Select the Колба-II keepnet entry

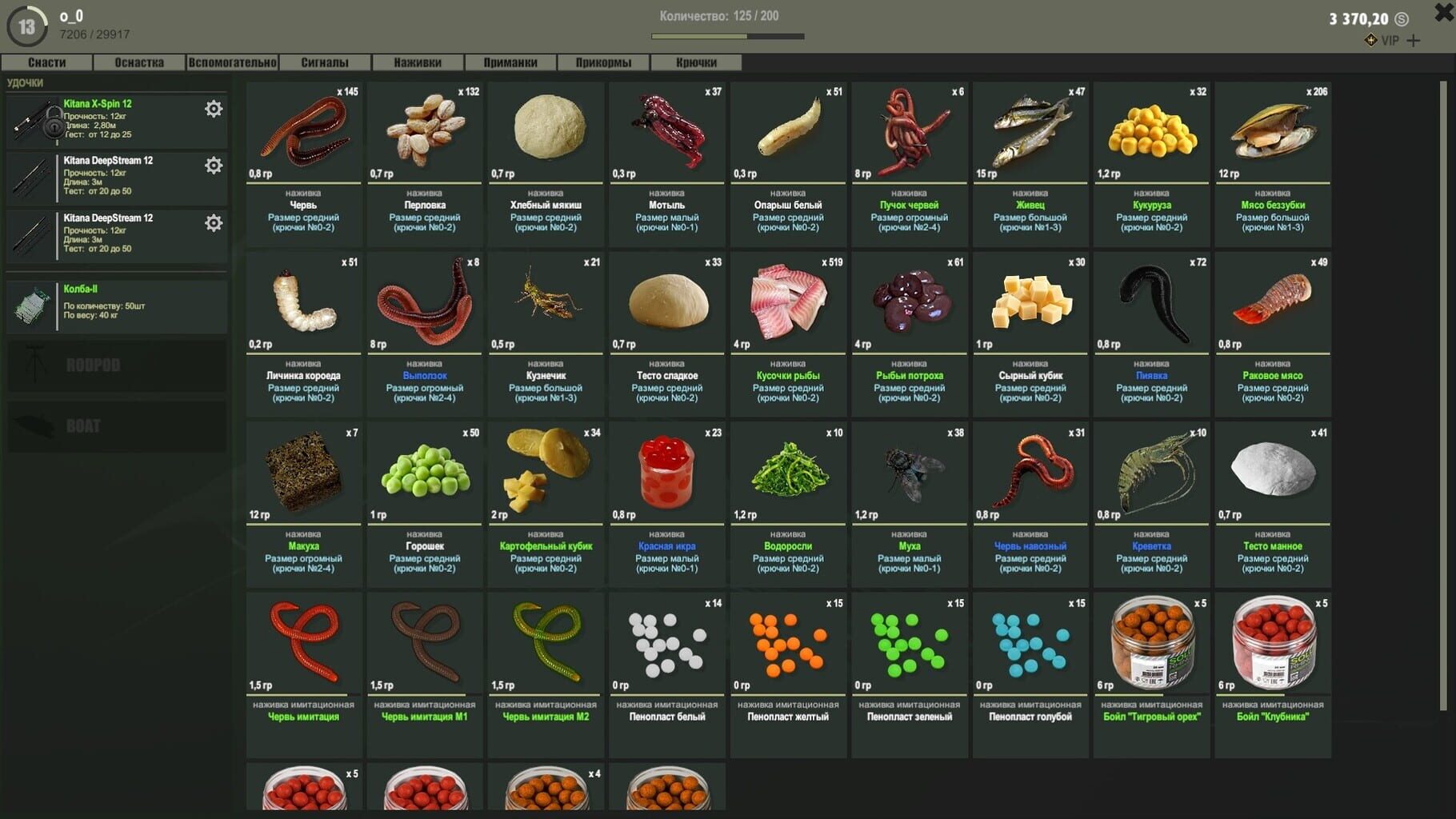(x=117, y=306)
